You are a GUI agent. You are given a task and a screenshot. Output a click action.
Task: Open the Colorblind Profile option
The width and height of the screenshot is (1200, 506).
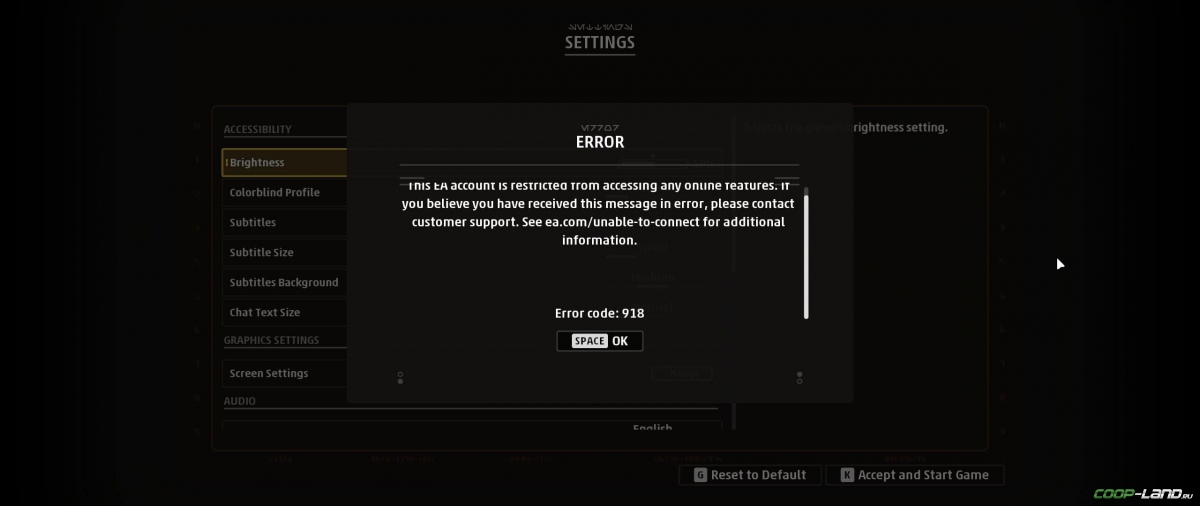pyautogui.click(x=284, y=193)
